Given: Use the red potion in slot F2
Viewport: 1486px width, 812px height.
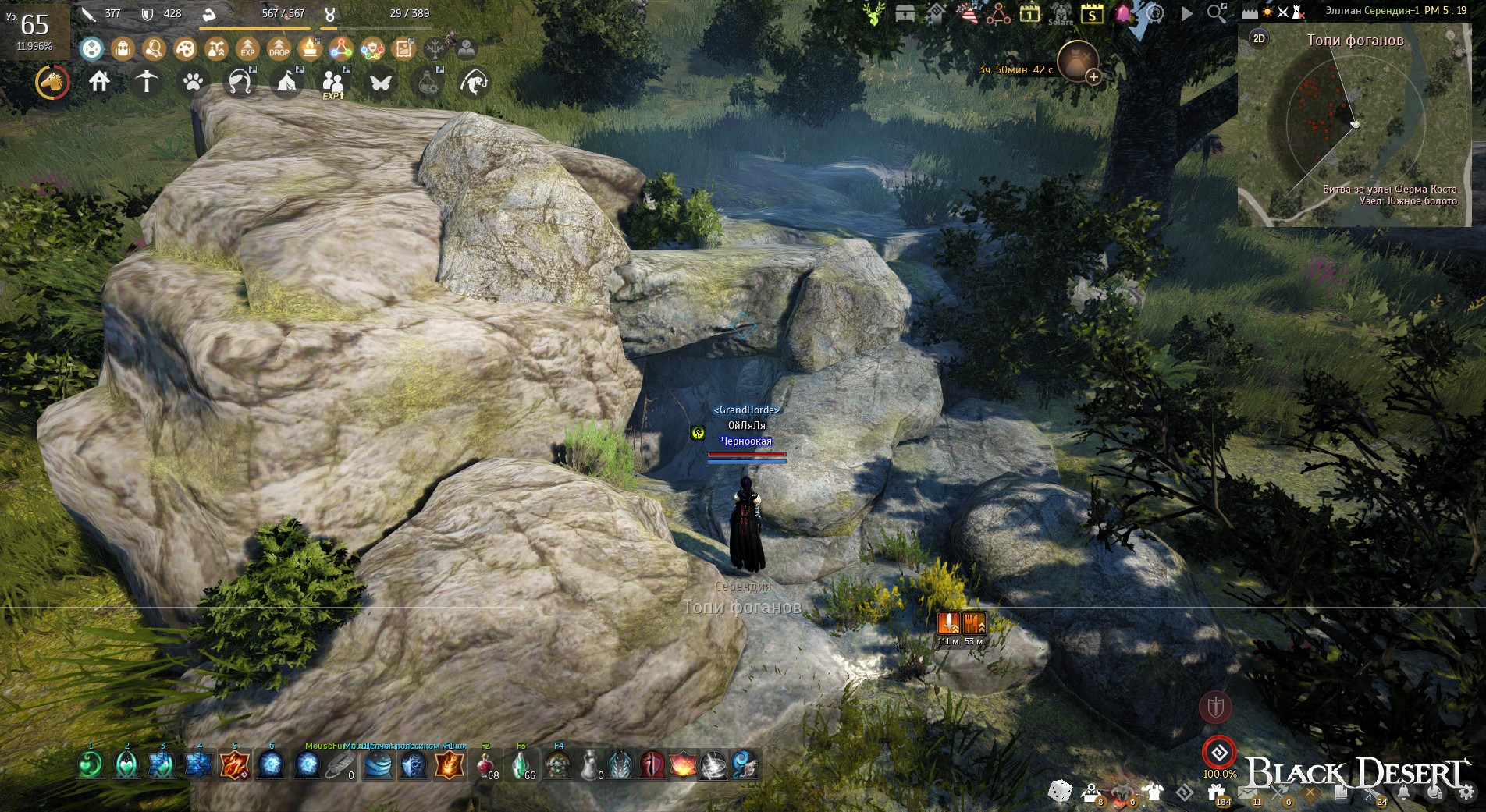Looking at the screenshot, I should click(x=485, y=765).
